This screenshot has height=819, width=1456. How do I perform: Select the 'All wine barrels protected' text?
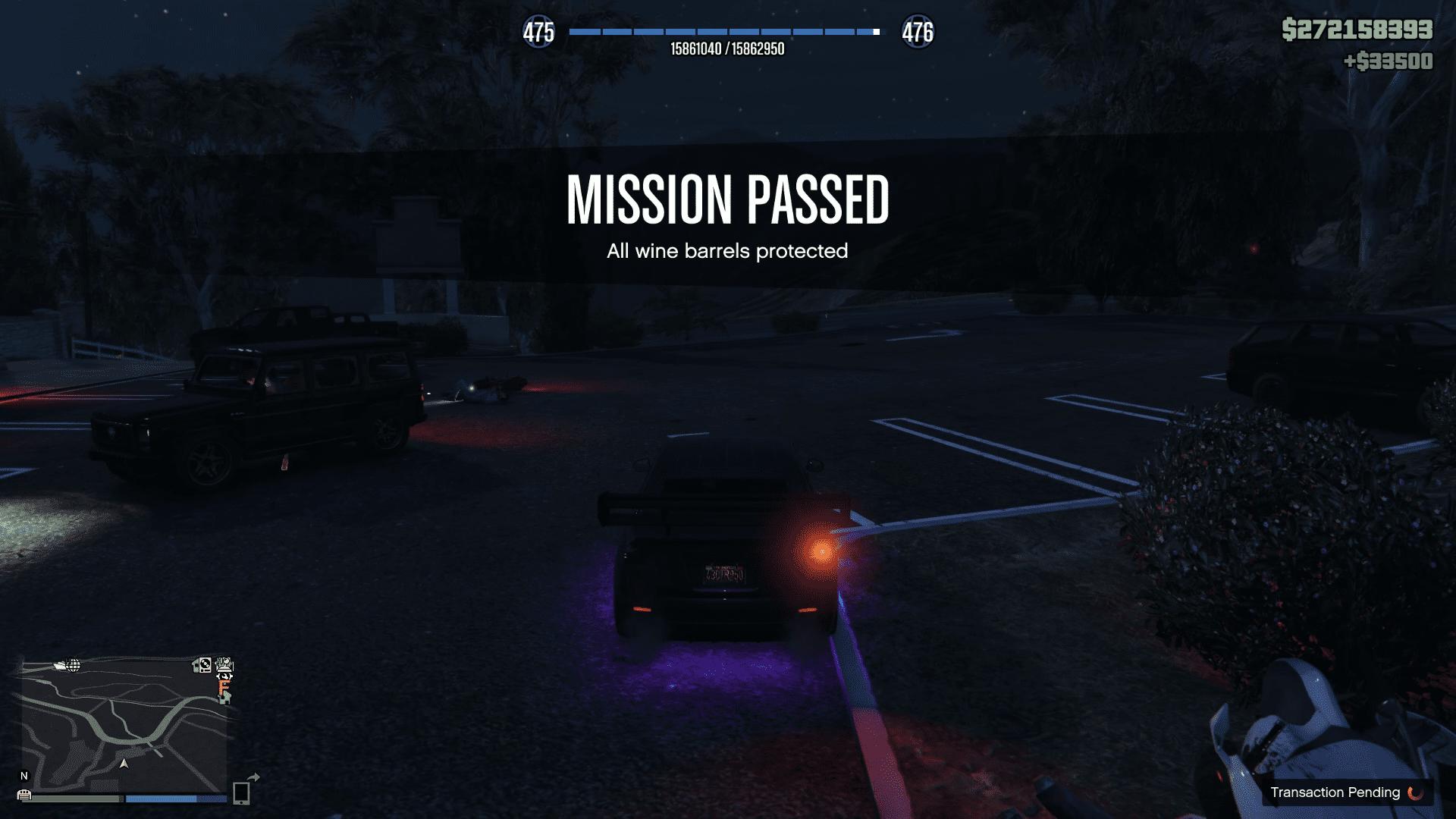[x=728, y=251]
